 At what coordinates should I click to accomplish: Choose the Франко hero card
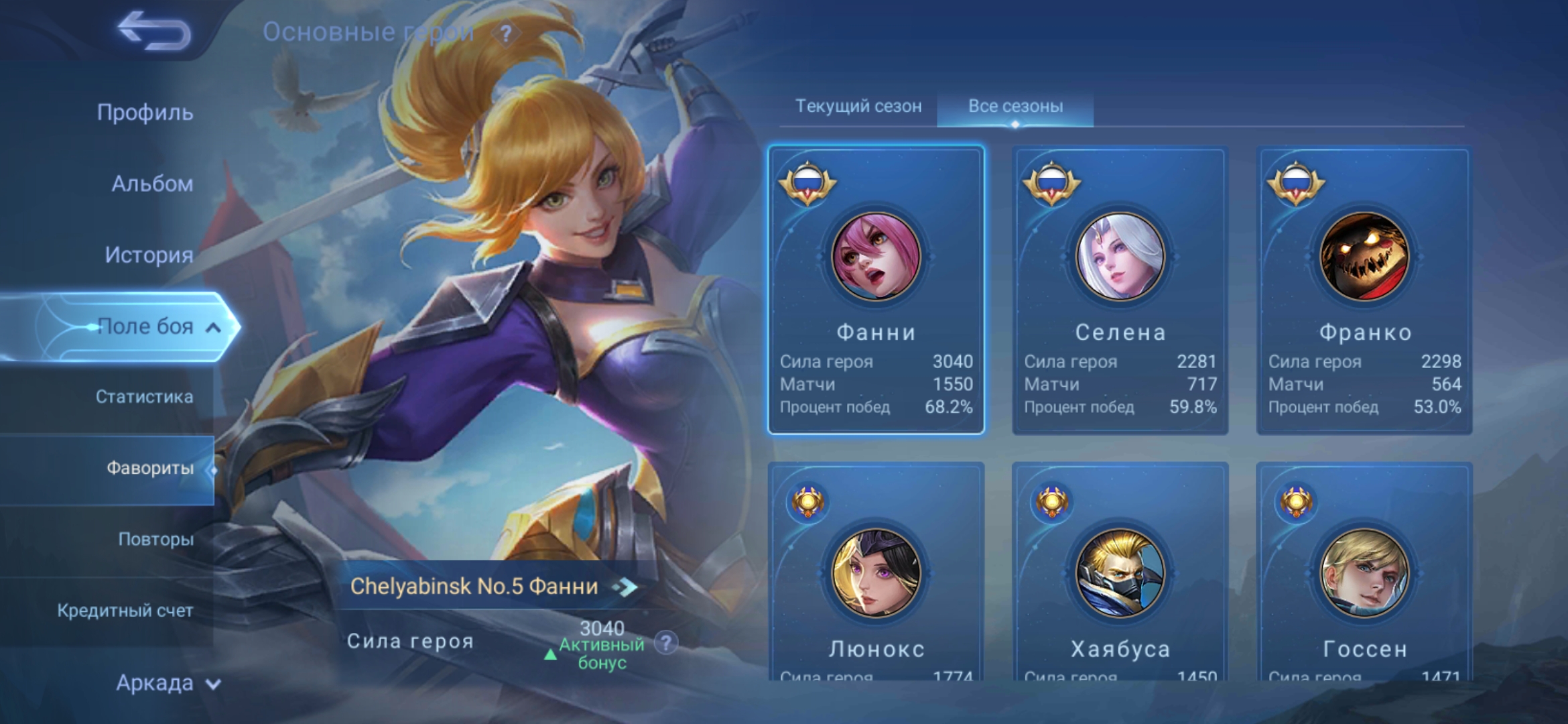click(x=1364, y=290)
